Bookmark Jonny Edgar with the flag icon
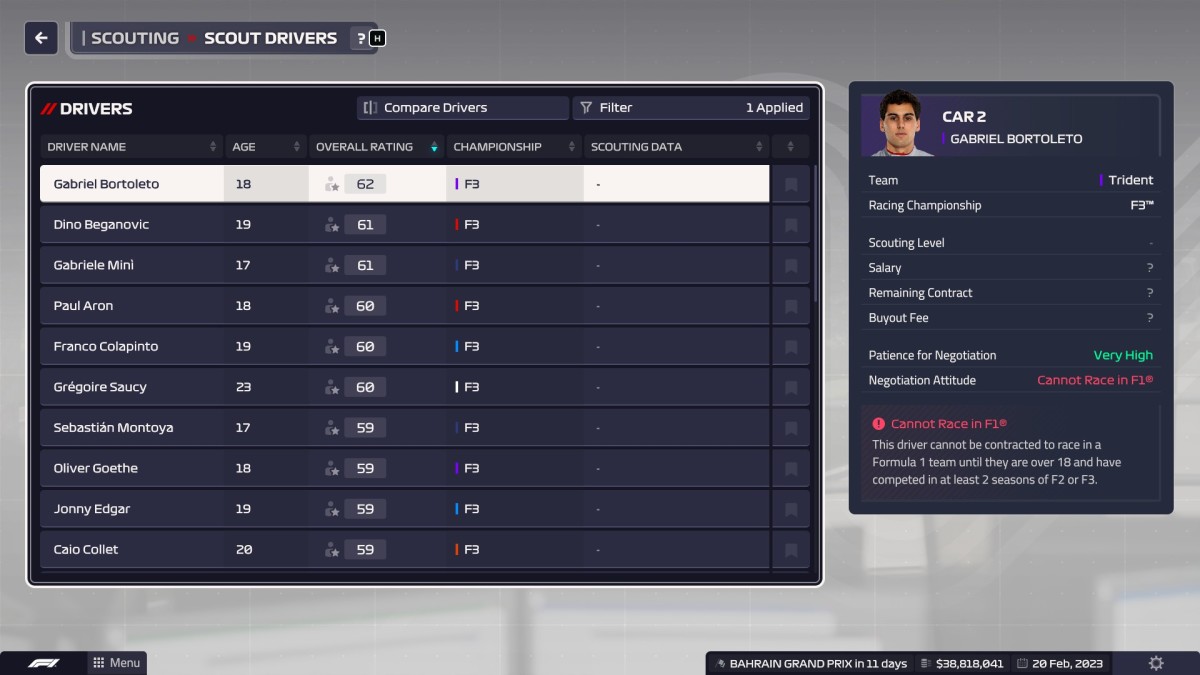Image resolution: width=1200 pixels, height=675 pixels. coord(791,509)
